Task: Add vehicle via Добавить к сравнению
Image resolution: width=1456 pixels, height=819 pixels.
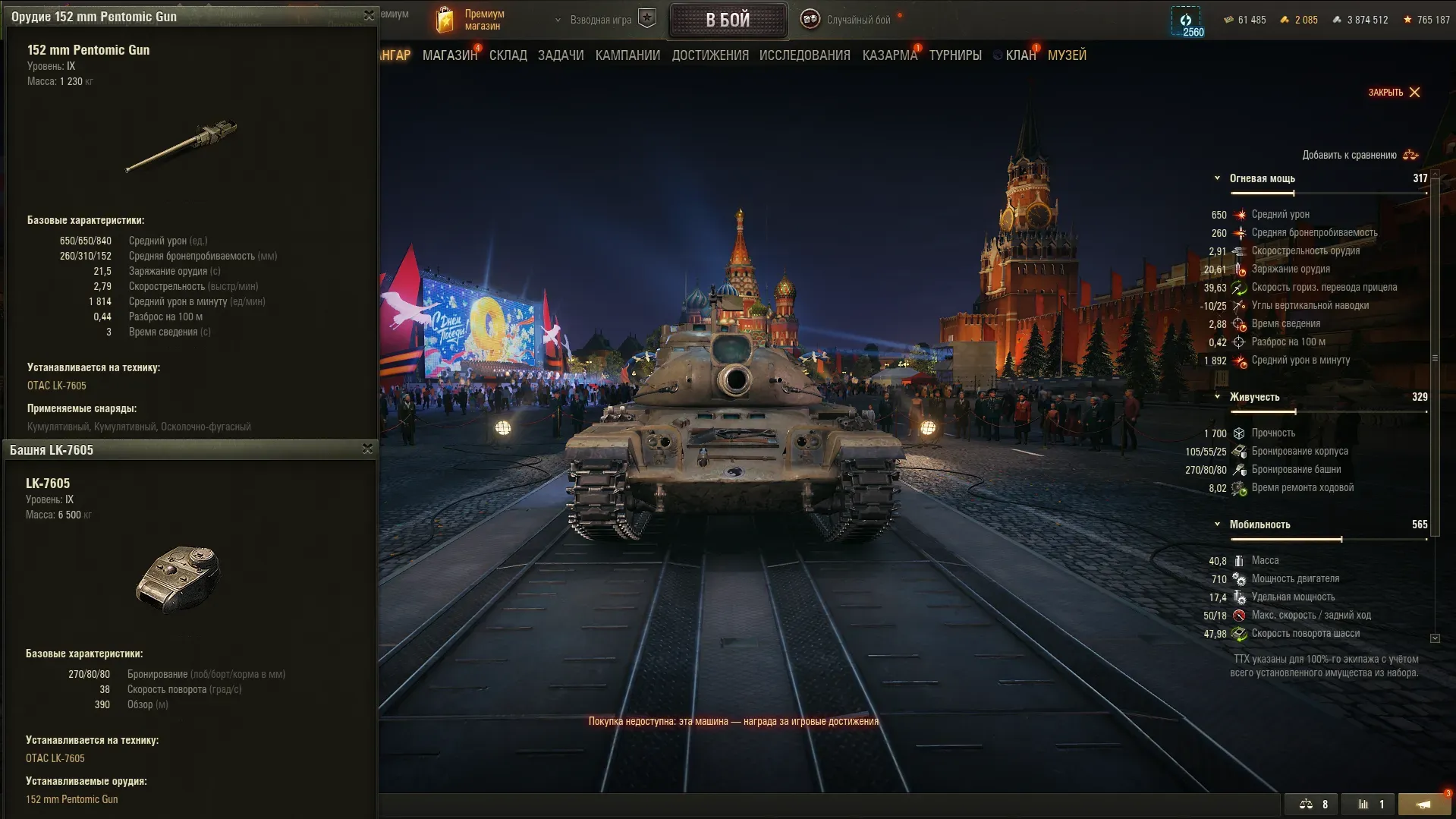Action: click(x=1360, y=155)
